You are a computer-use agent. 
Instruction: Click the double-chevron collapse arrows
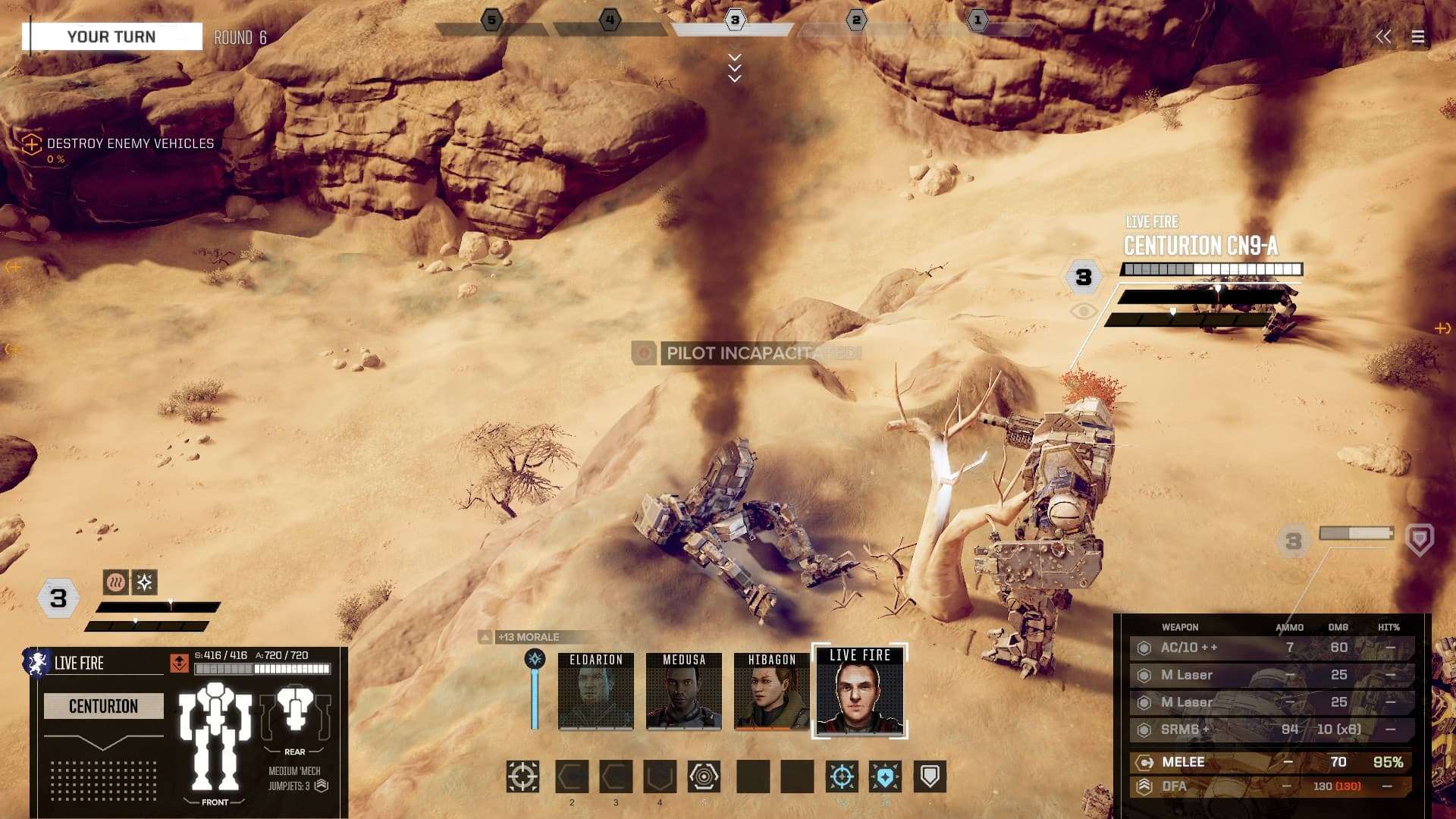click(1383, 37)
